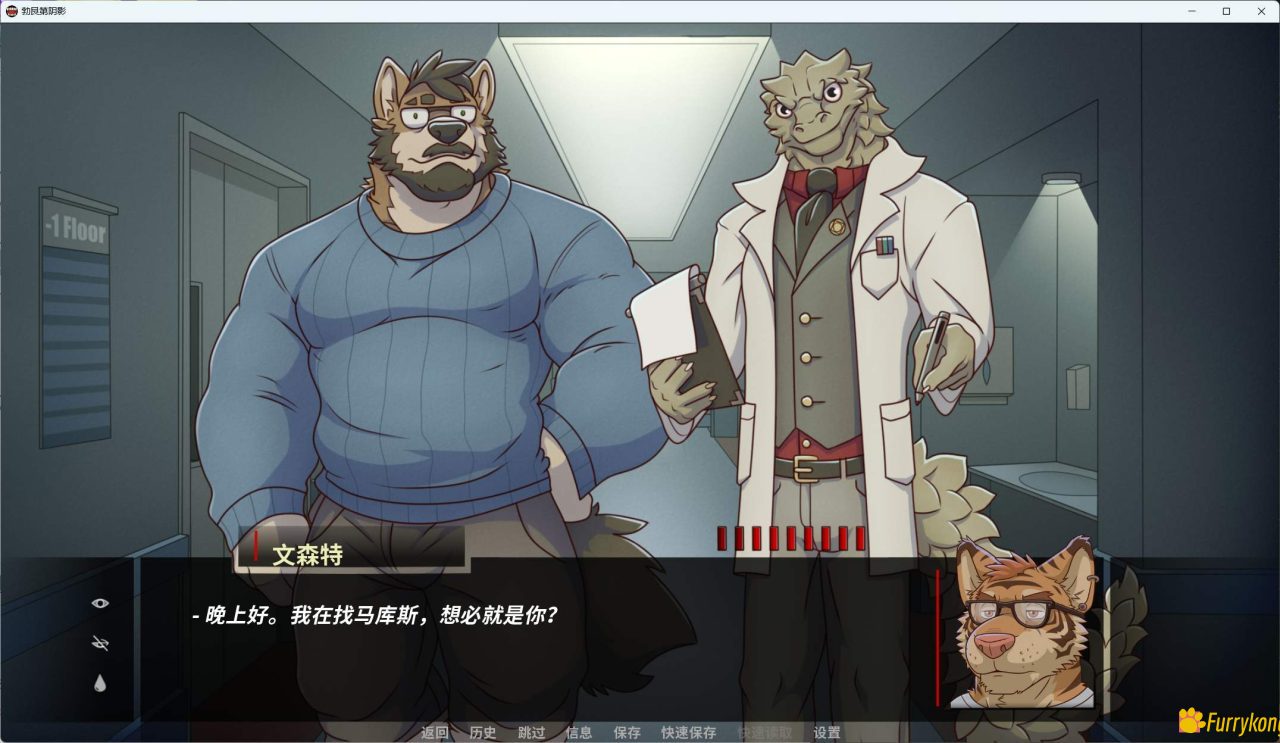Enable 跳过 to skip dialogue
1280x743 pixels.
[x=530, y=732]
